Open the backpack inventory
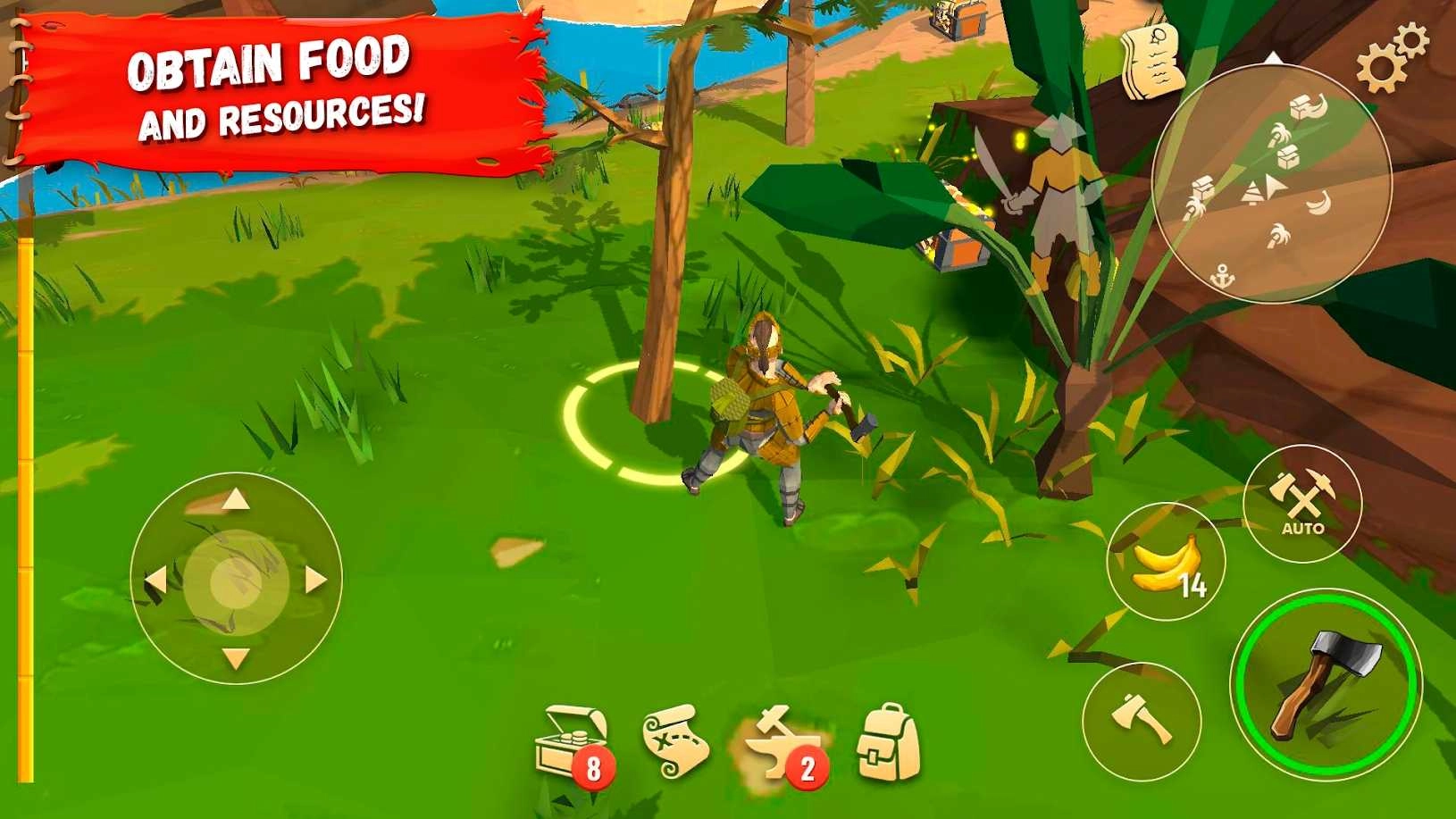 tap(883, 741)
